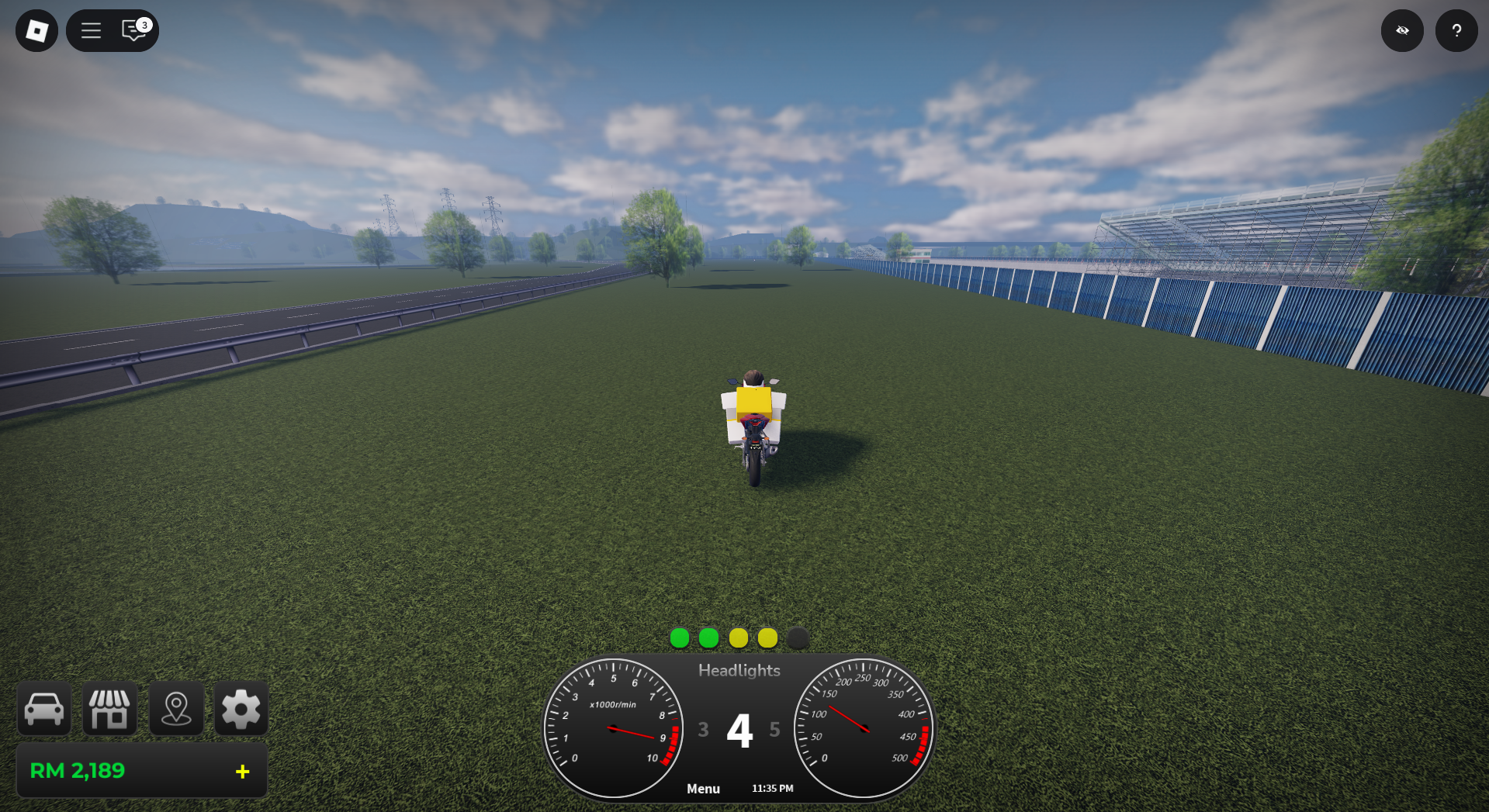Open the chat bubble with 3 notifications
The image size is (1489, 812).
click(132, 31)
